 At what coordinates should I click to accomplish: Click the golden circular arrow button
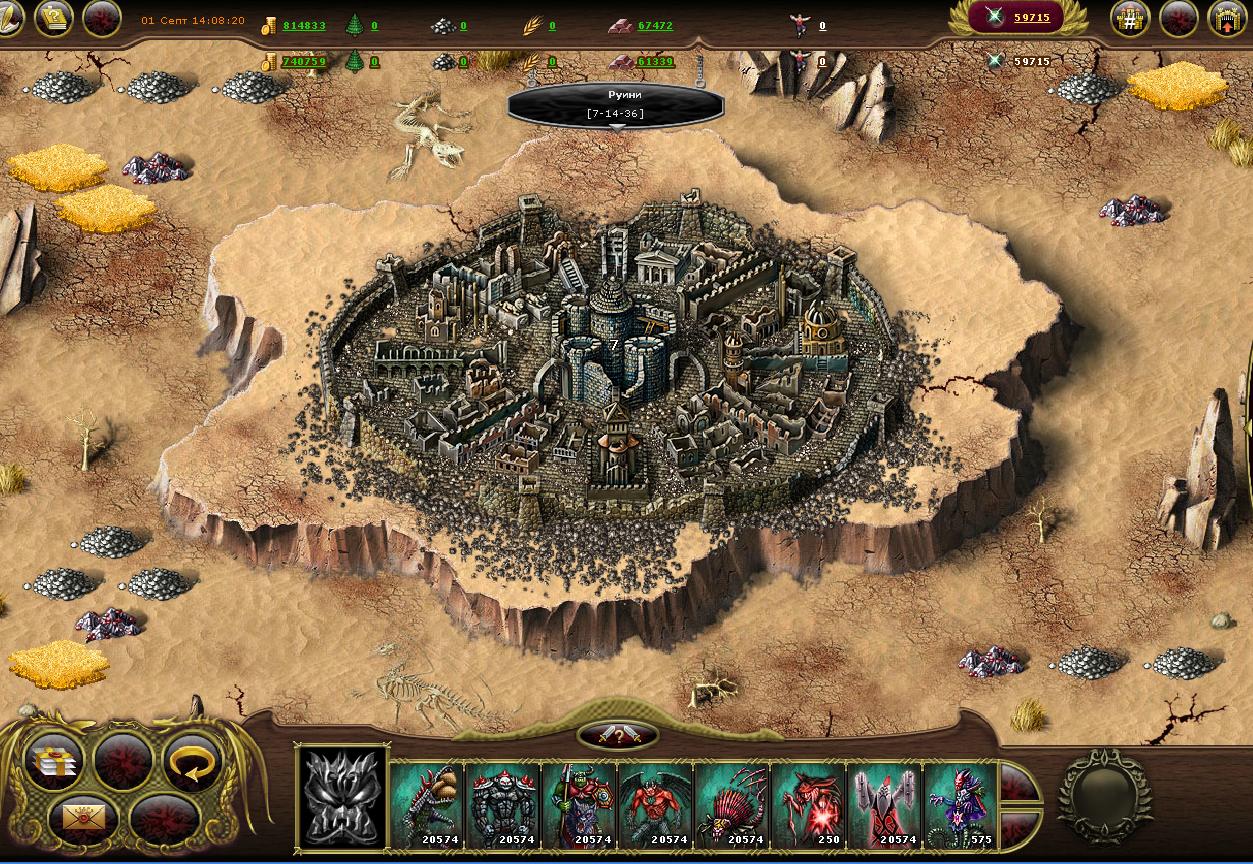190,763
